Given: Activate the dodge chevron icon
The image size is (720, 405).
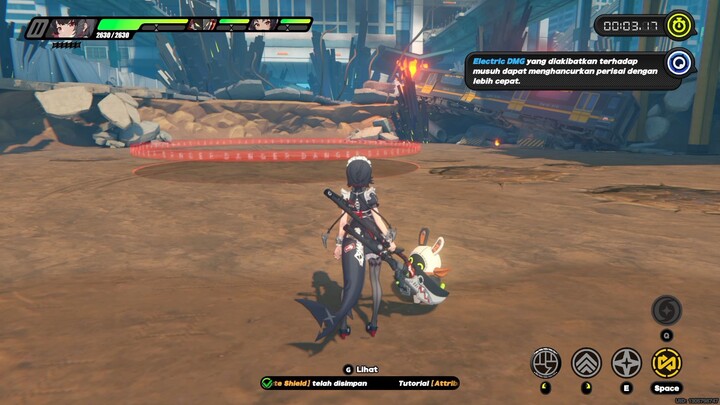Looking at the screenshot, I should pyautogui.click(x=585, y=361).
